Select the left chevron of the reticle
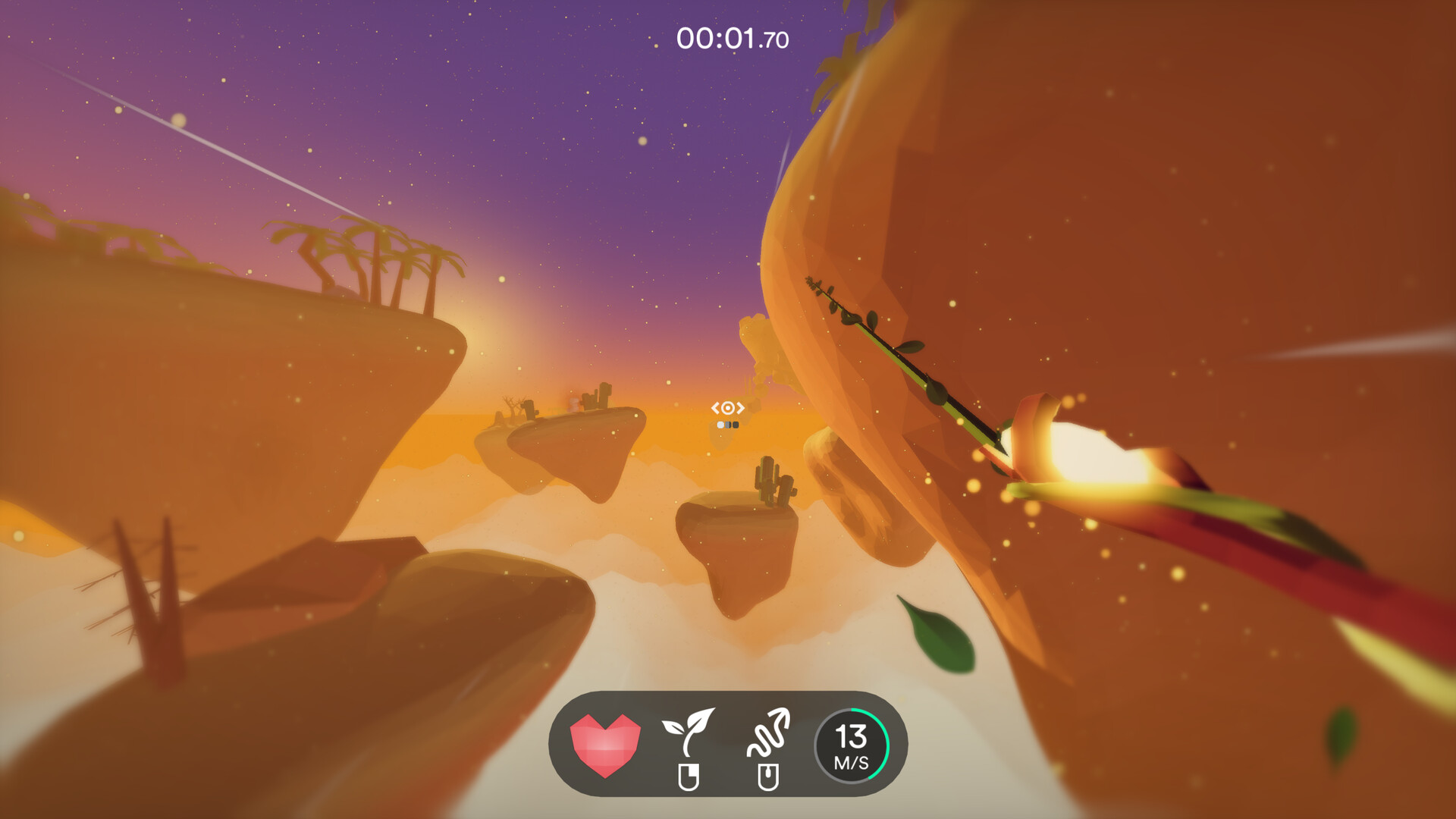The image size is (1456, 819). (x=715, y=407)
